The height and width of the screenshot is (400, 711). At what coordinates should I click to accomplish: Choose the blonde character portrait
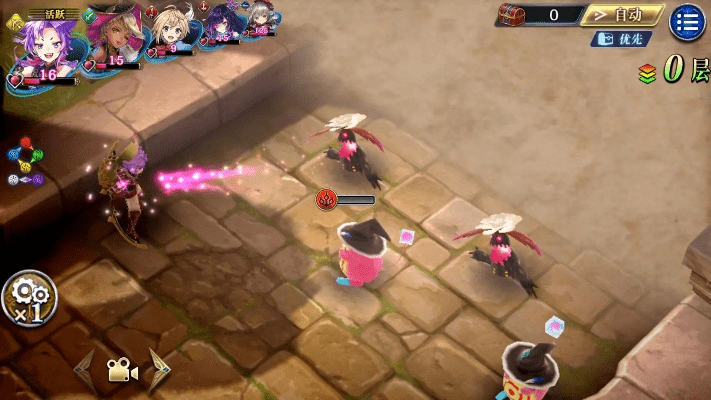[167, 31]
